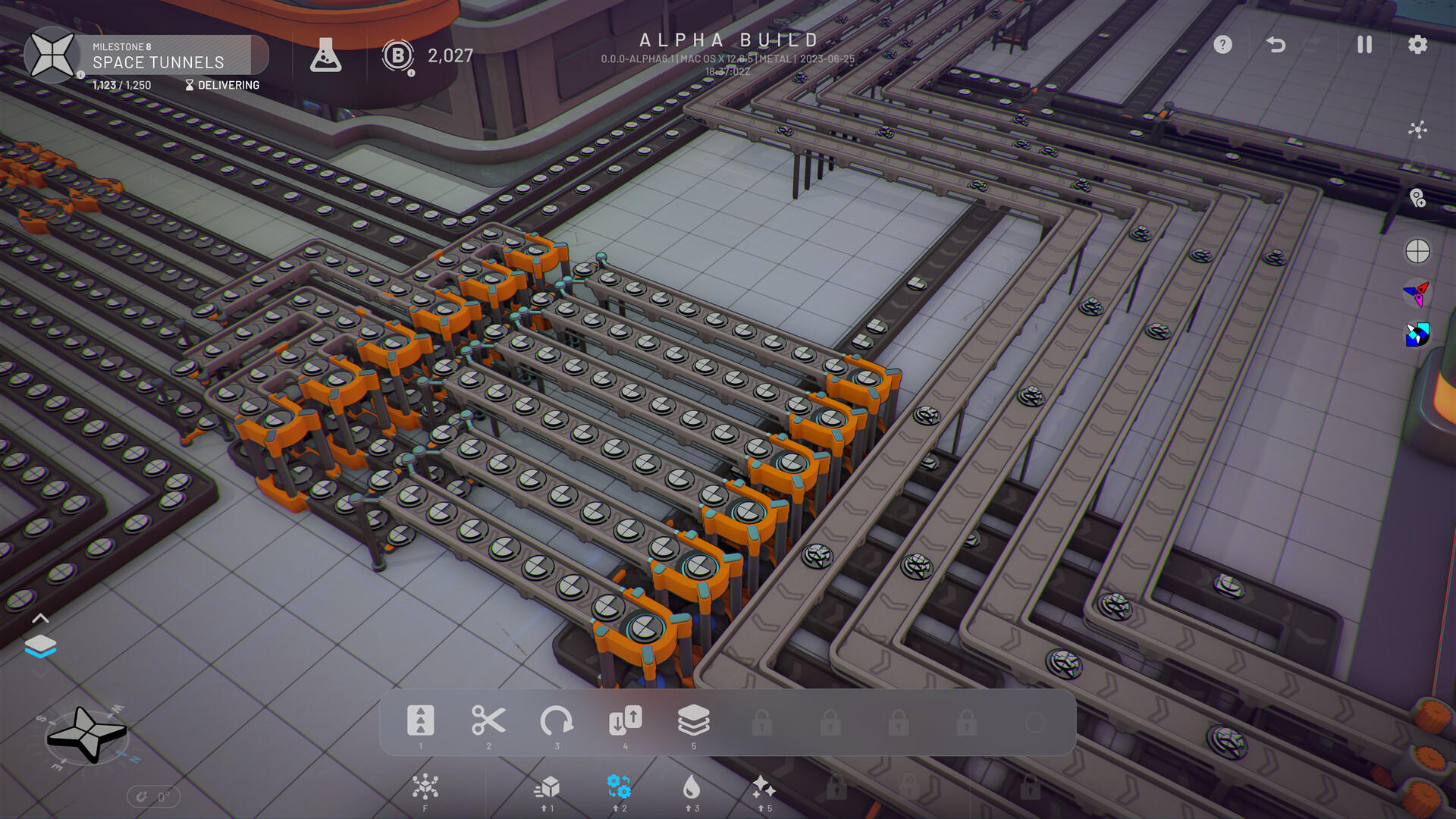Image resolution: width=1456 pixels, height=819 pixels.
Task: Open the research flask menu
Action: (326, 55)
